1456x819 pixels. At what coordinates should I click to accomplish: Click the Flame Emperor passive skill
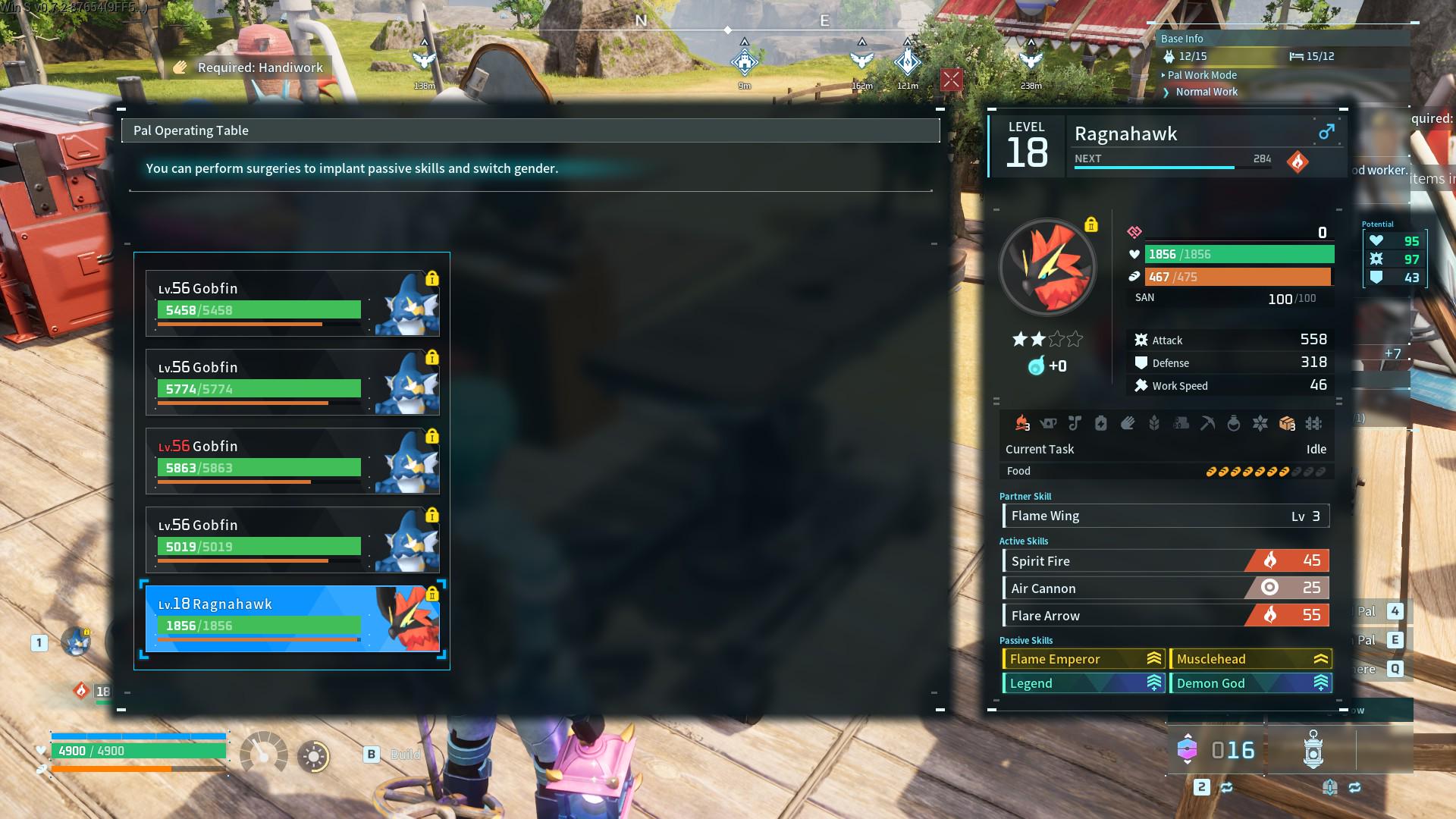point(1083,659)
